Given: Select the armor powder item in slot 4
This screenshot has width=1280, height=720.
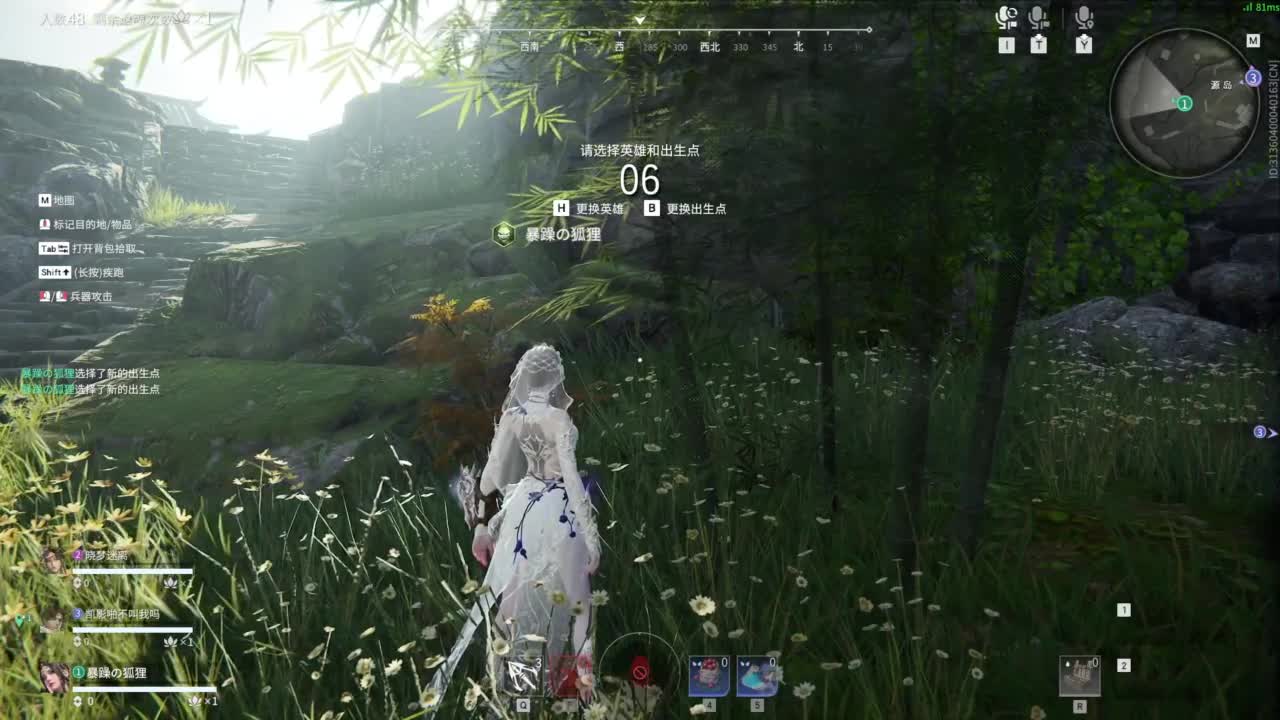Looking at the screenshot, I should click(x=708, y=675).
